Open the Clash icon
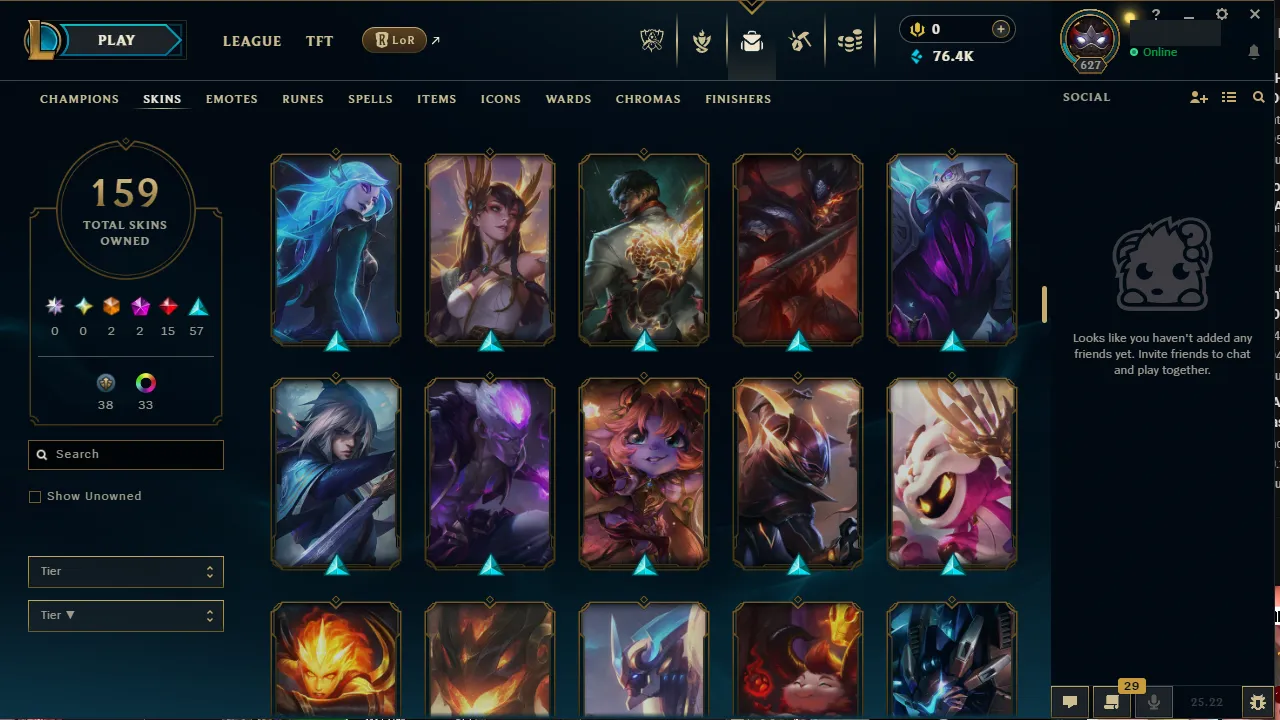1280x720 pixels. (x=702, y=41)
